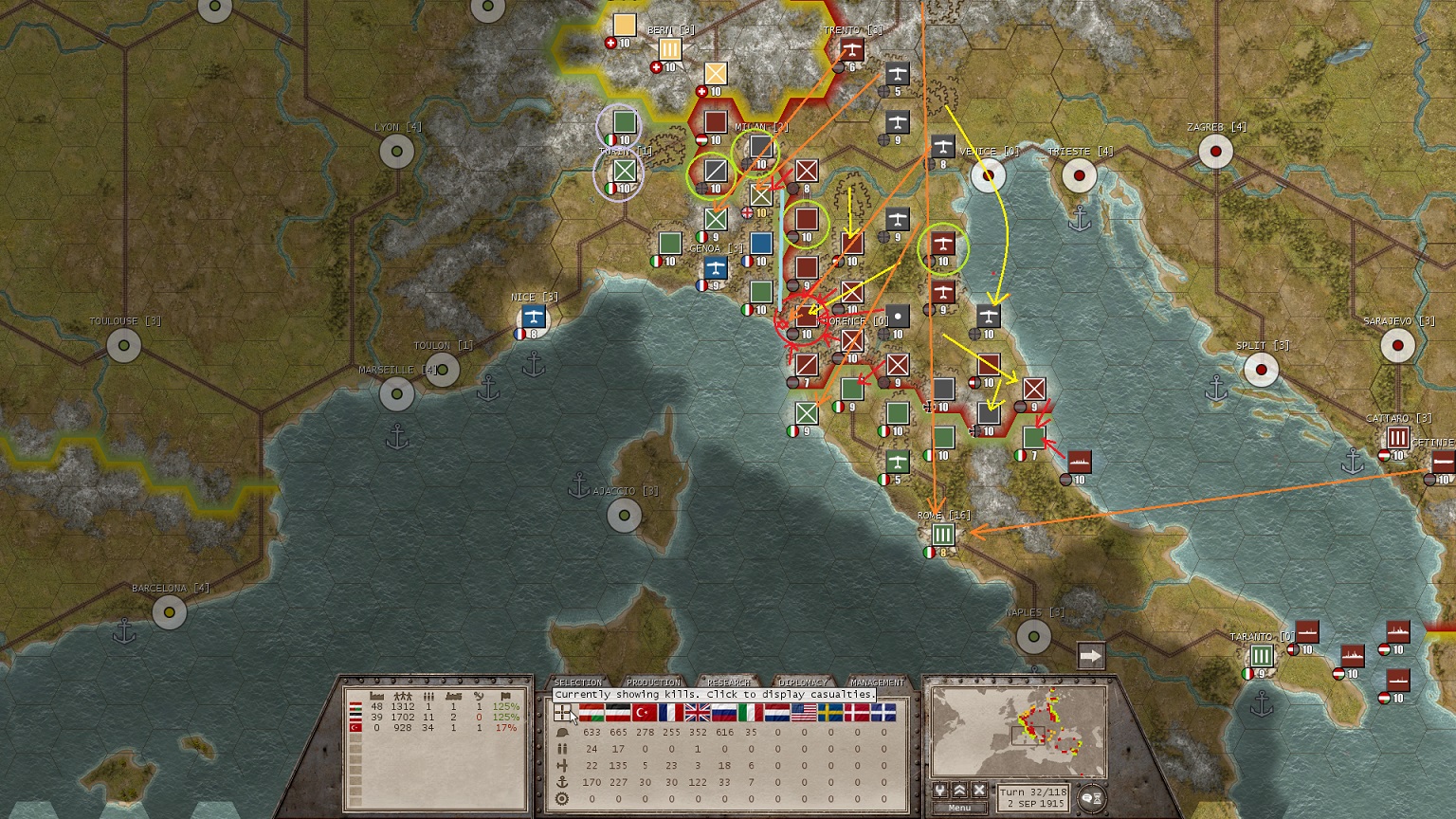Open the Menu panel
The width and height of the screenshot is (1456, 819).
(958, 807)
